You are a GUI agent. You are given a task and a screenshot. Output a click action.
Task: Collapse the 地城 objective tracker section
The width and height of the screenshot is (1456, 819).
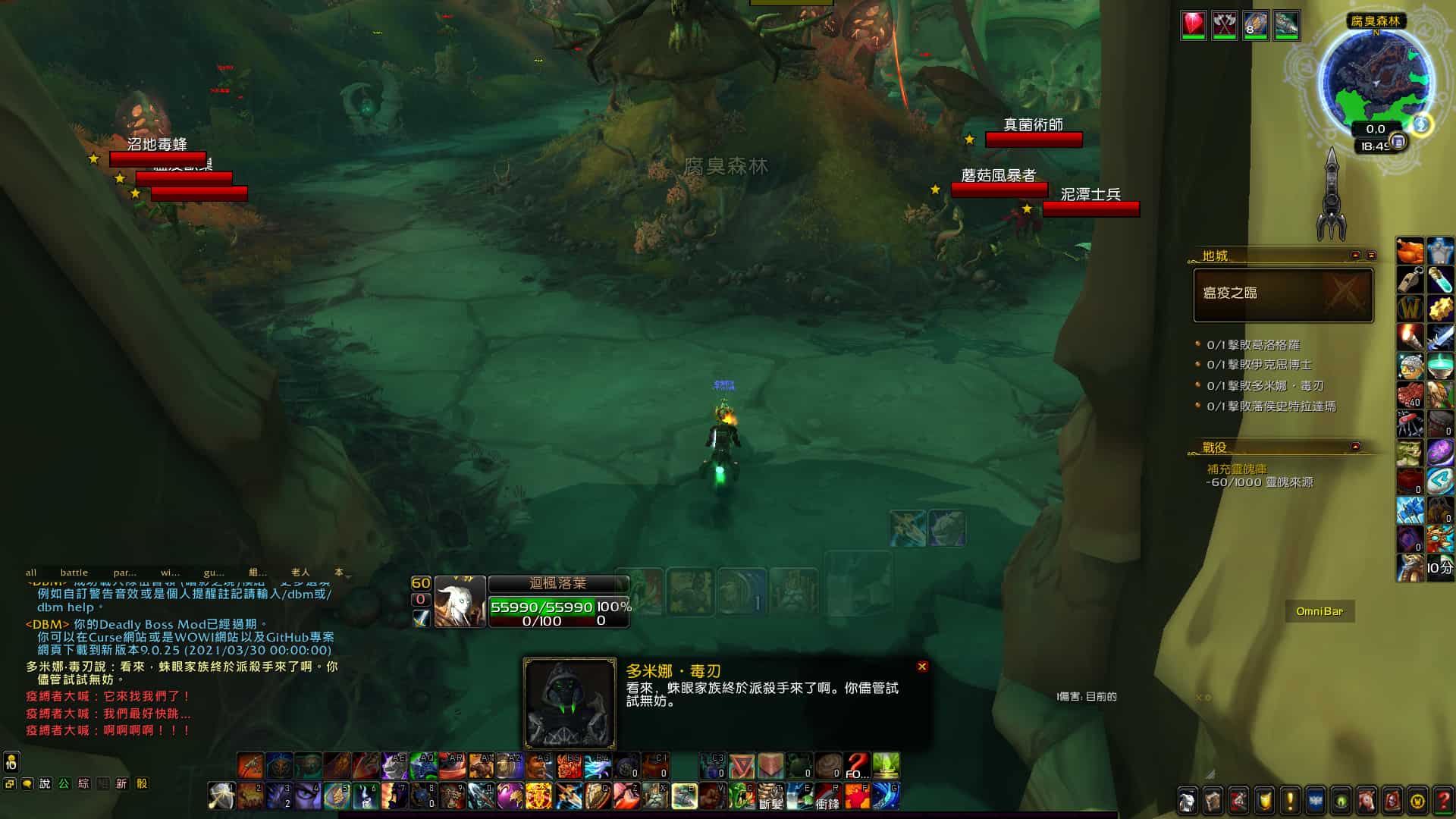pyautogui.click(x=1356, y=256)
